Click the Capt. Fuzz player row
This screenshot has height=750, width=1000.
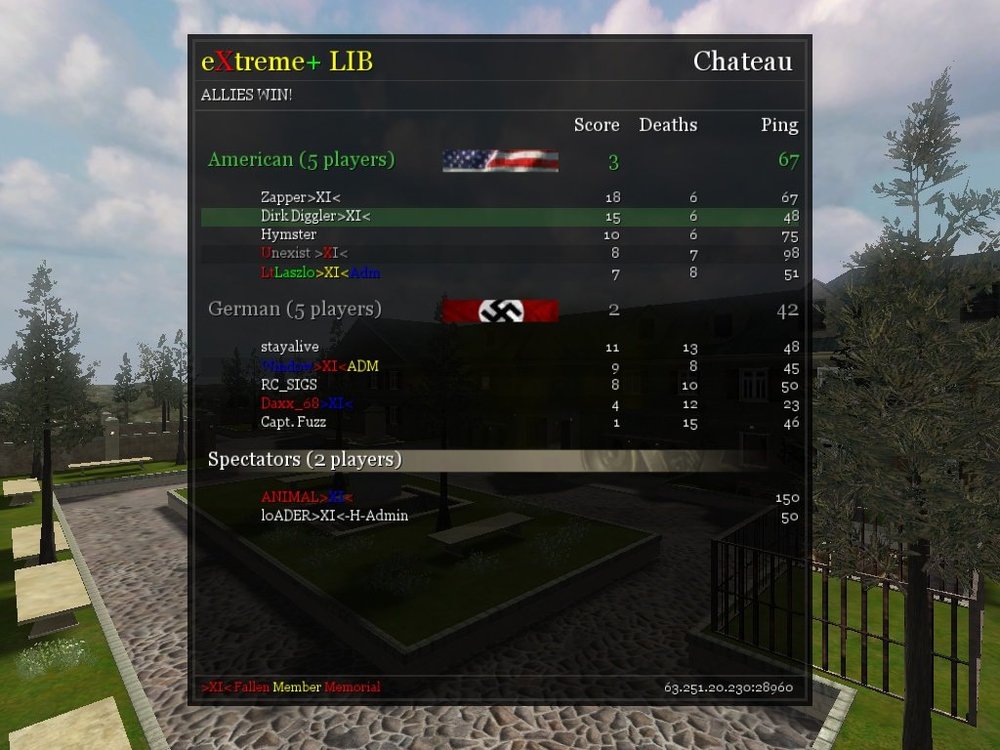pyautogui.click(x=293, y=422)
